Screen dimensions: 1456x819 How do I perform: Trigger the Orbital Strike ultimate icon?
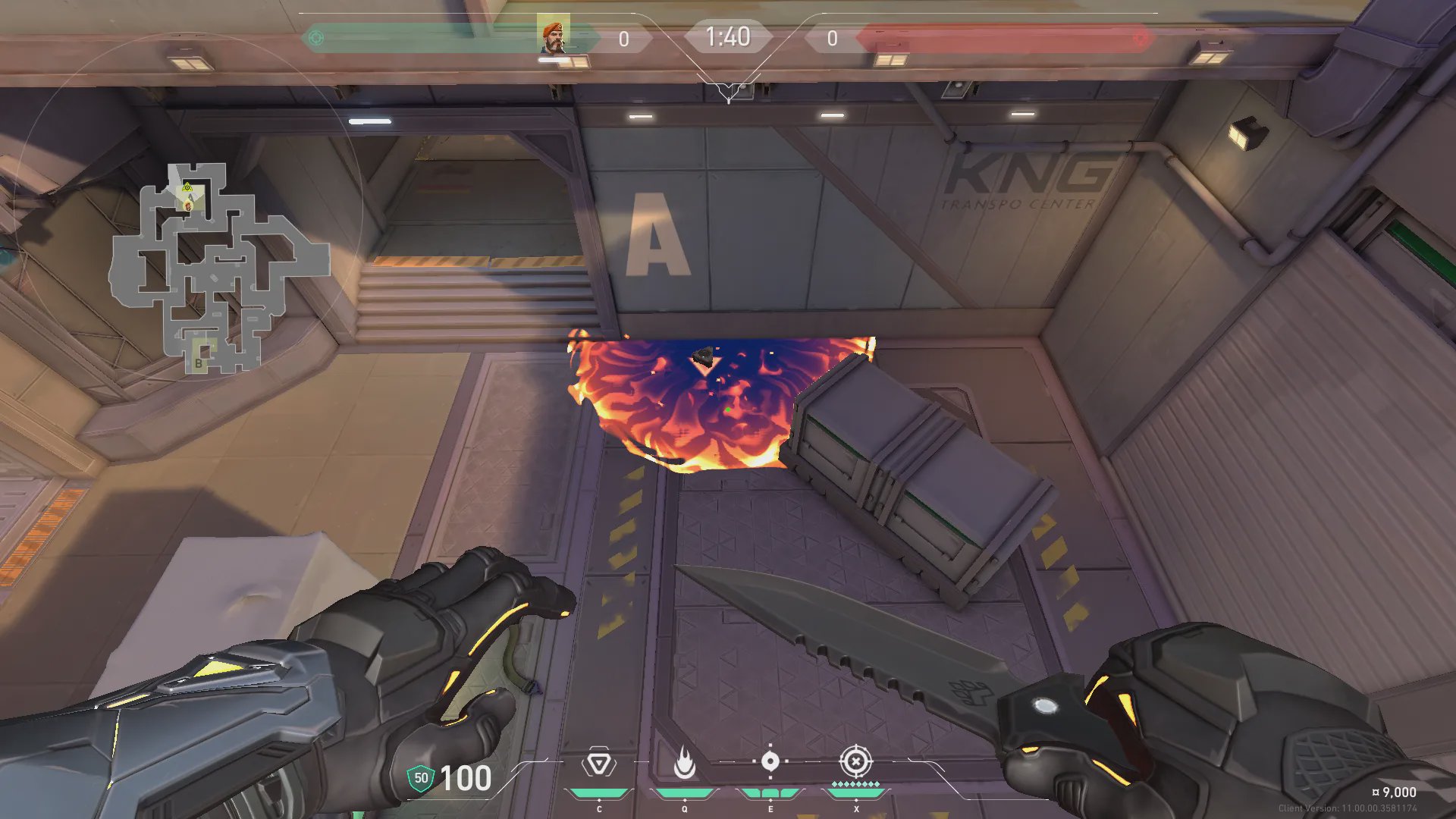[x=855, y=761]
